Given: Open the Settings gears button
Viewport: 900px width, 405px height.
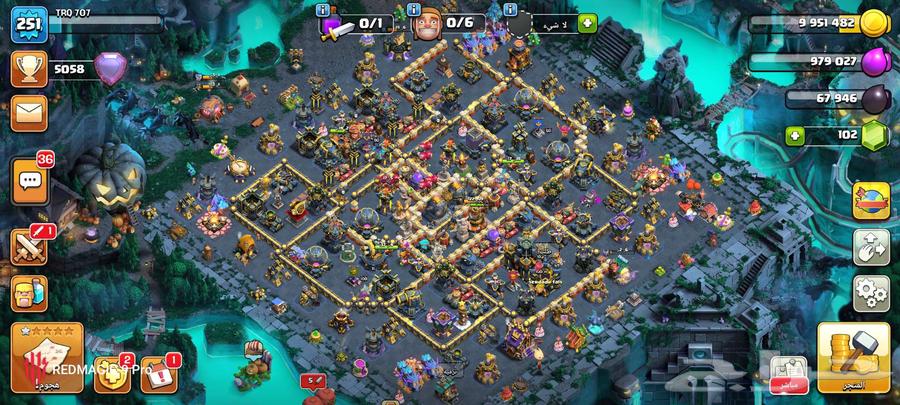Looking at the screenshot, I should tap(870, 293).
